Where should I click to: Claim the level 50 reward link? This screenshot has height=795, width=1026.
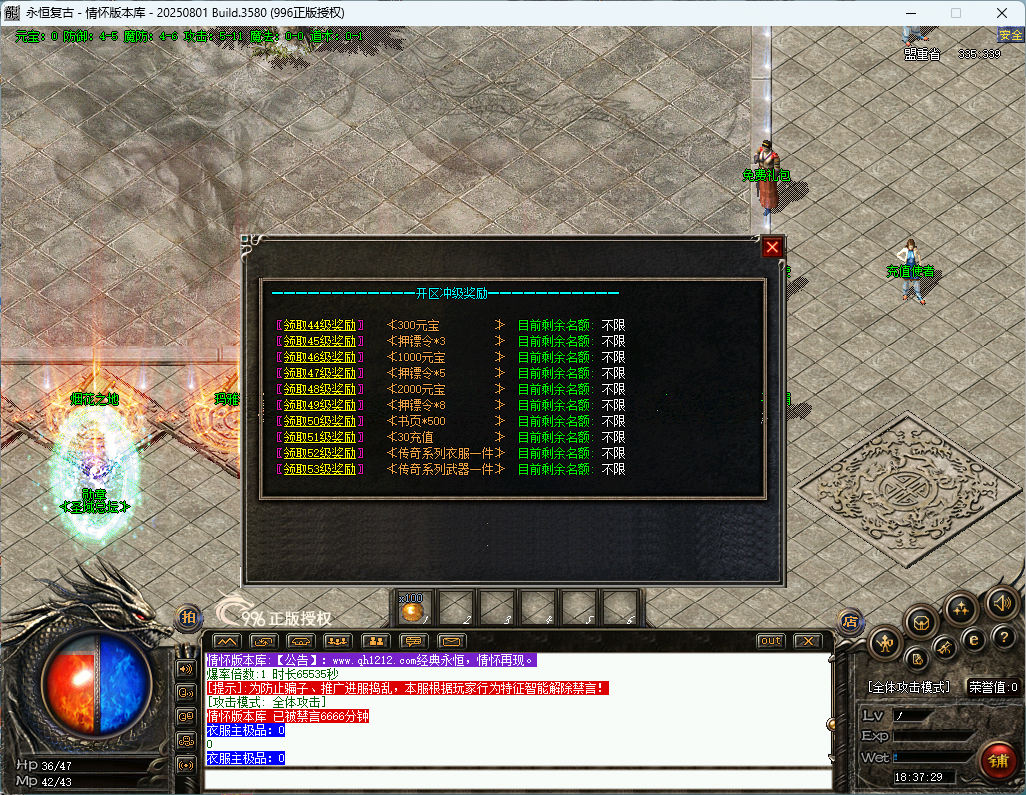[320, 421]
